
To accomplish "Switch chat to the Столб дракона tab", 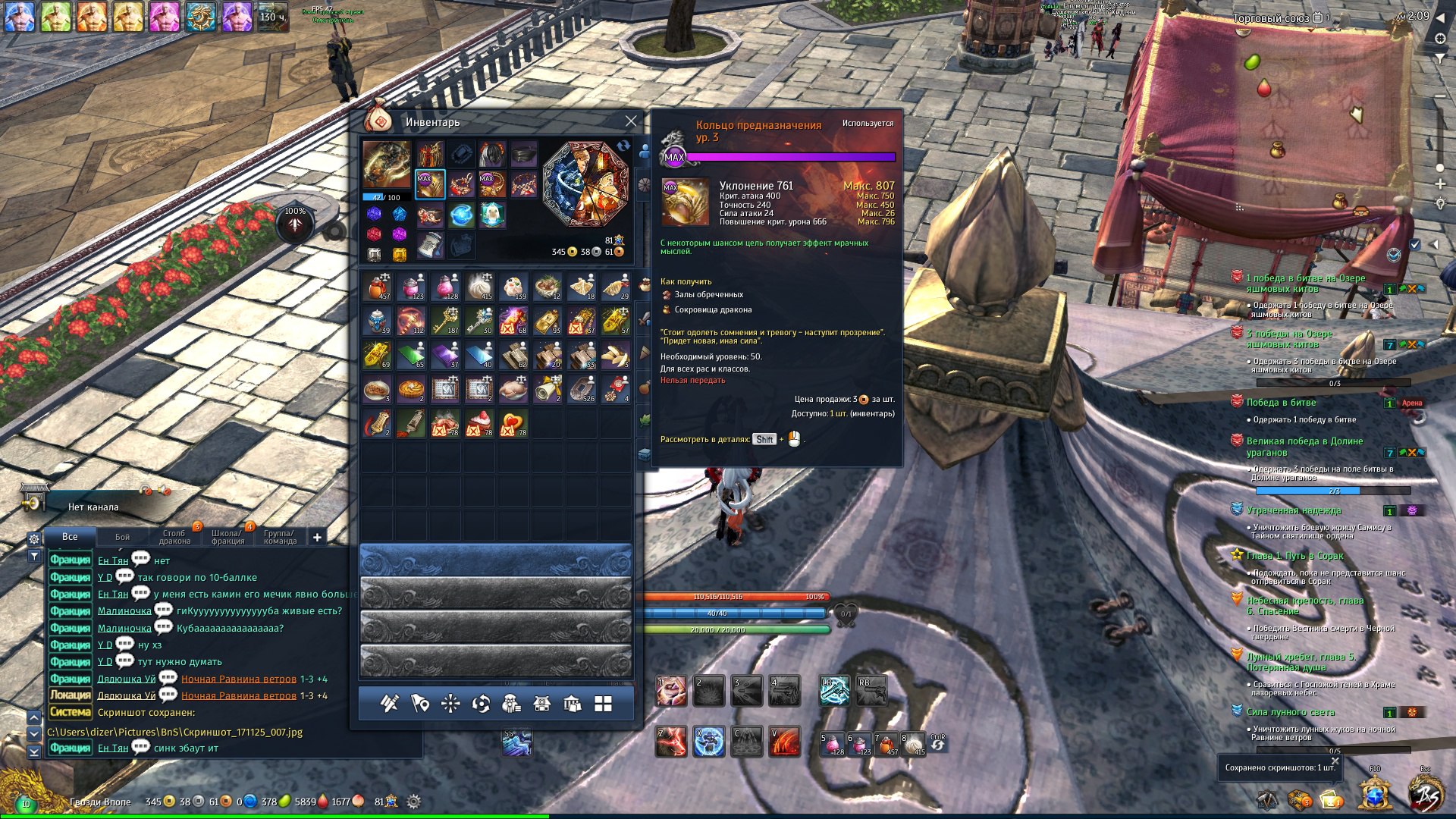I will pos(174,537).
